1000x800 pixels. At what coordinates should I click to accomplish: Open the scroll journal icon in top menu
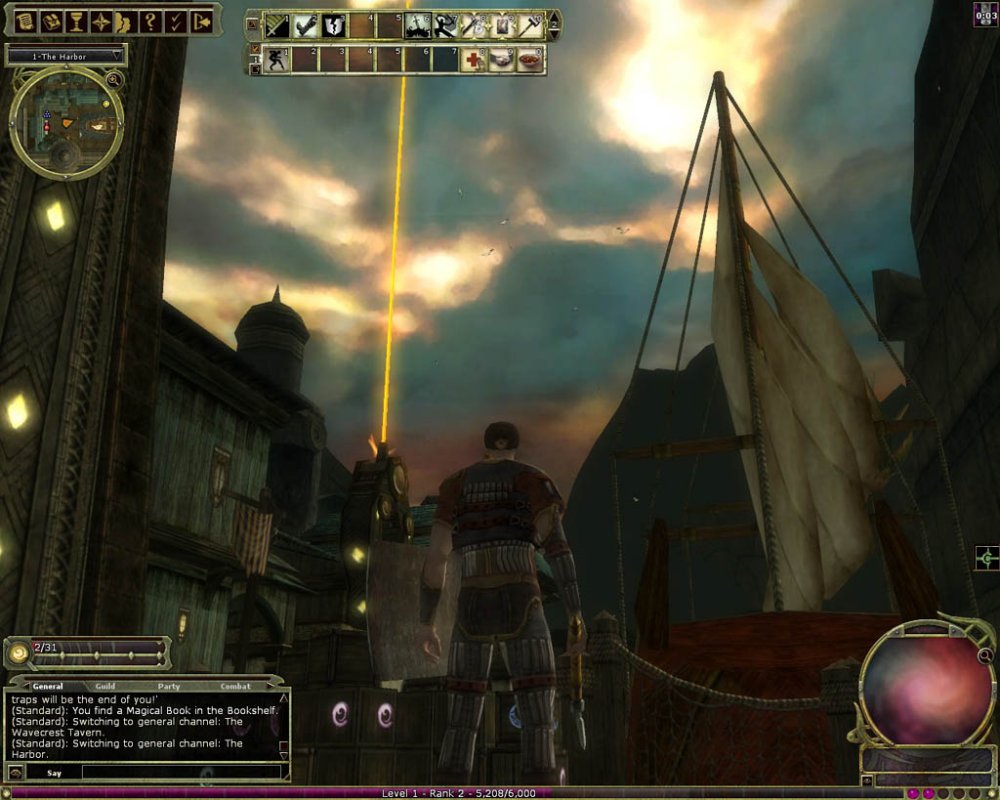(24, 20)
